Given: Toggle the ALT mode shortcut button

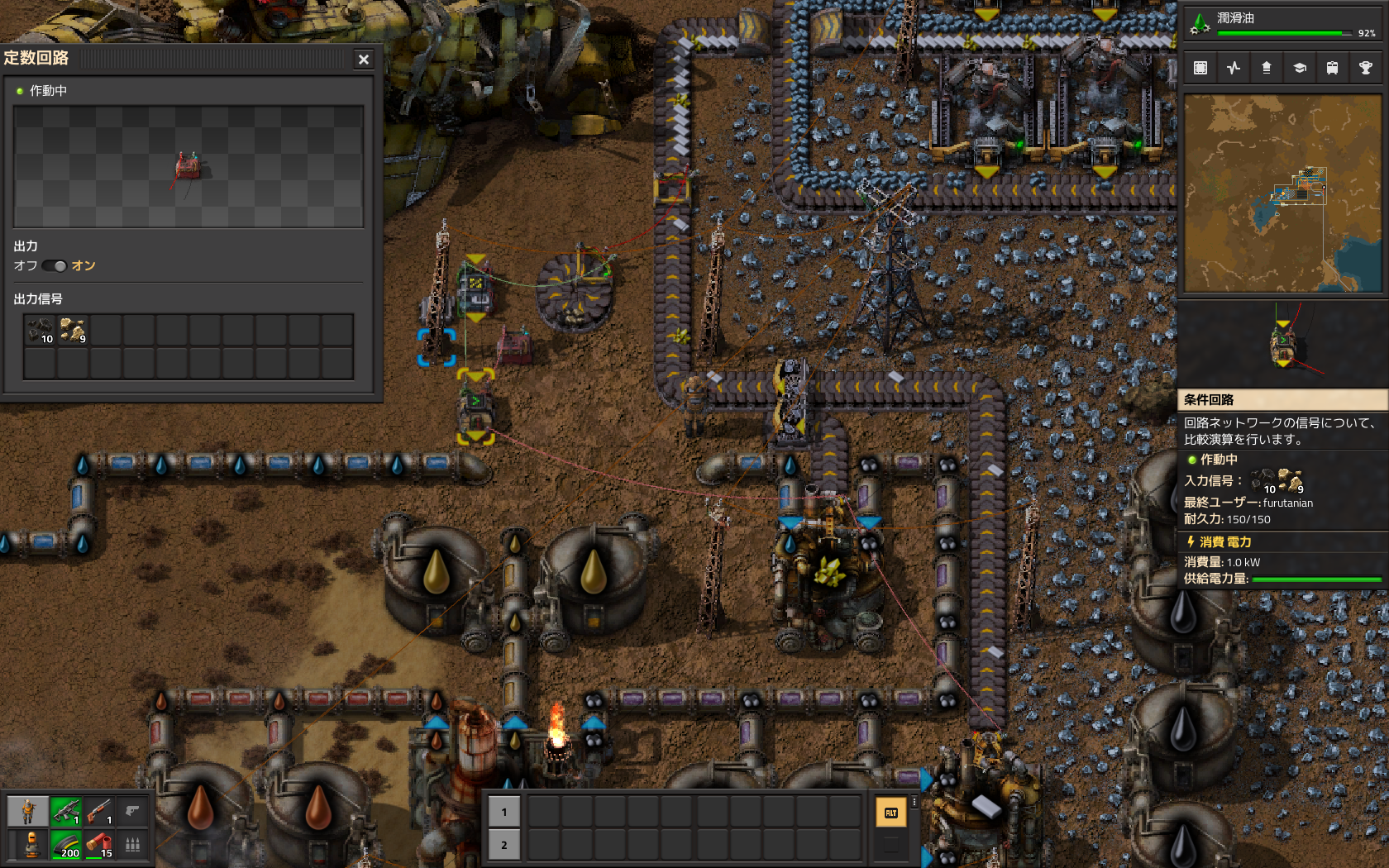Looking at the screenshot, I should 890,813.
